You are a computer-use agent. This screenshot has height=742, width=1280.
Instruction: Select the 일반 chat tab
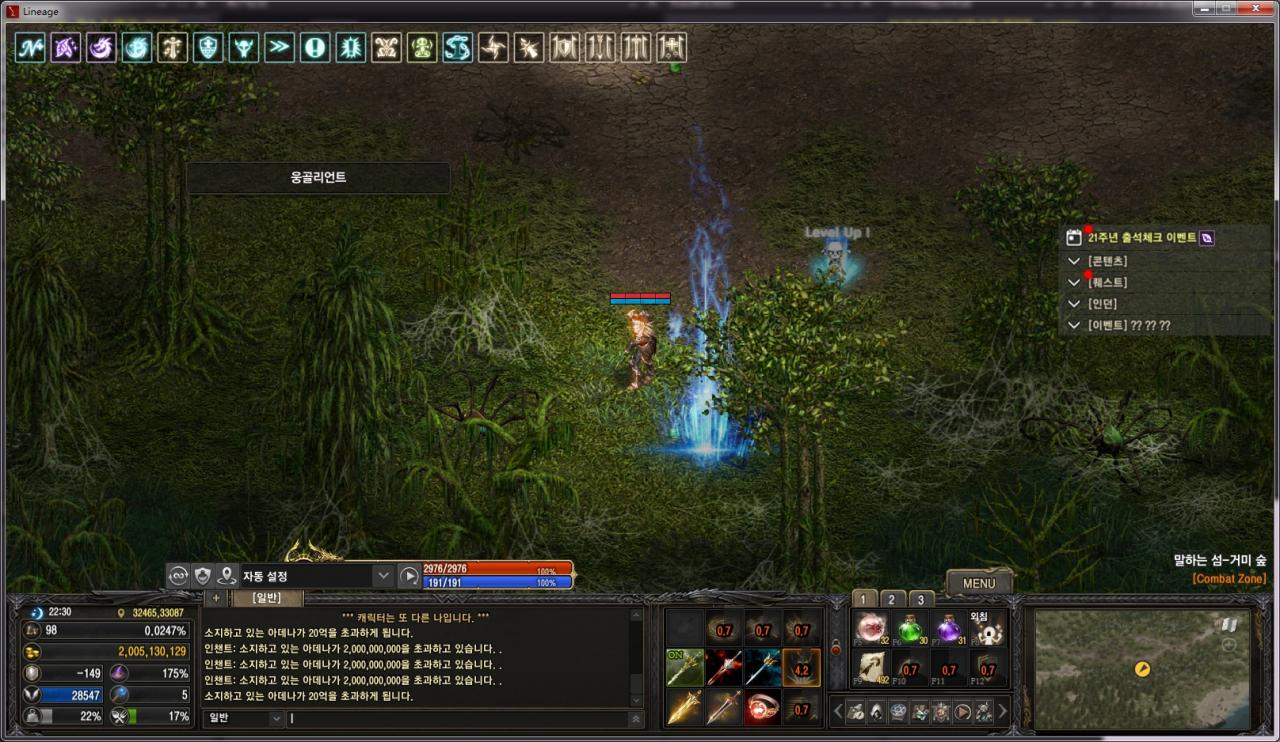pos(267,598)
